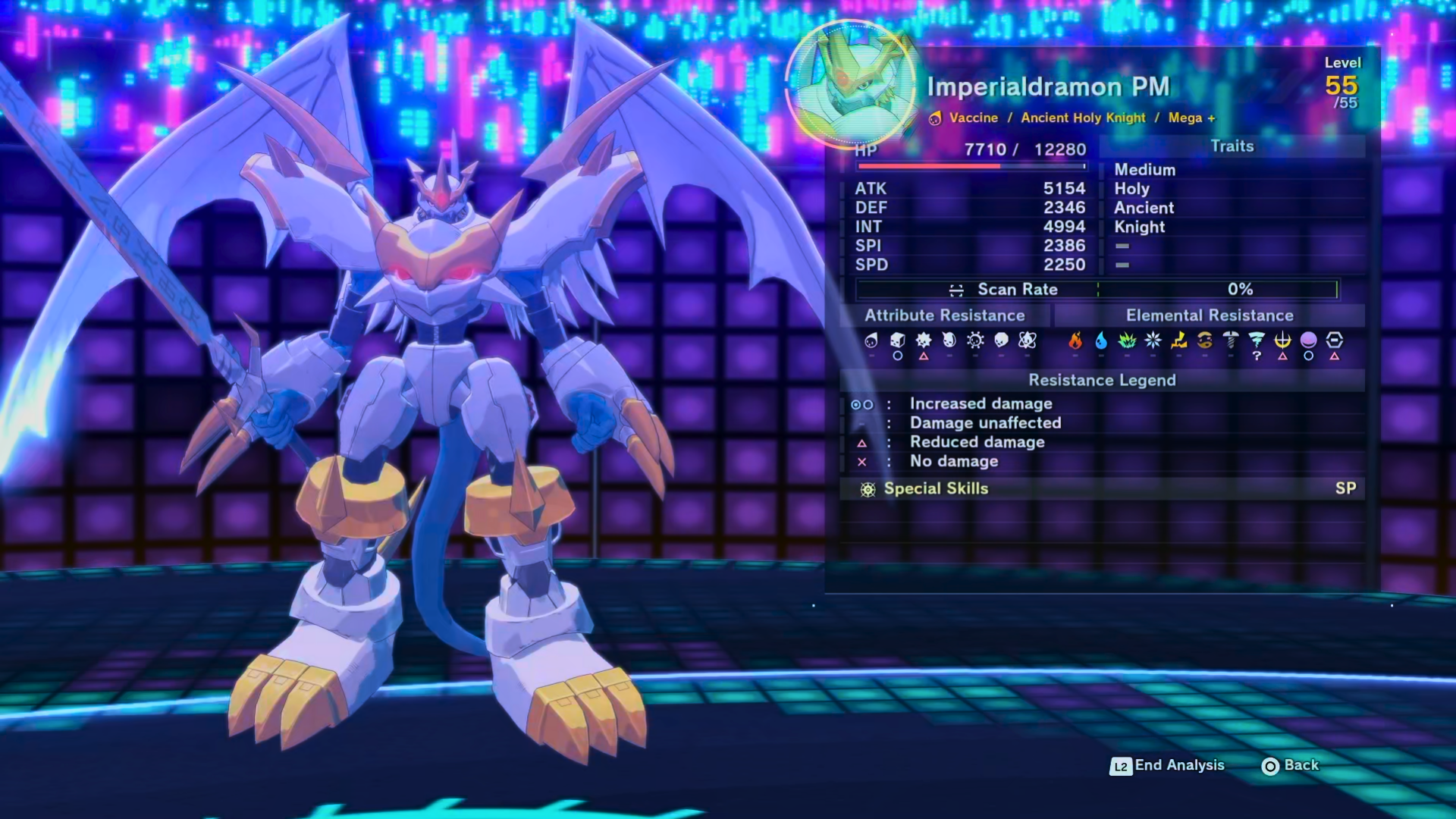The height and width of the screenshot is (819, 1456).
Task: Select the water droplet resistance icon
Action: pos(1101,340)
